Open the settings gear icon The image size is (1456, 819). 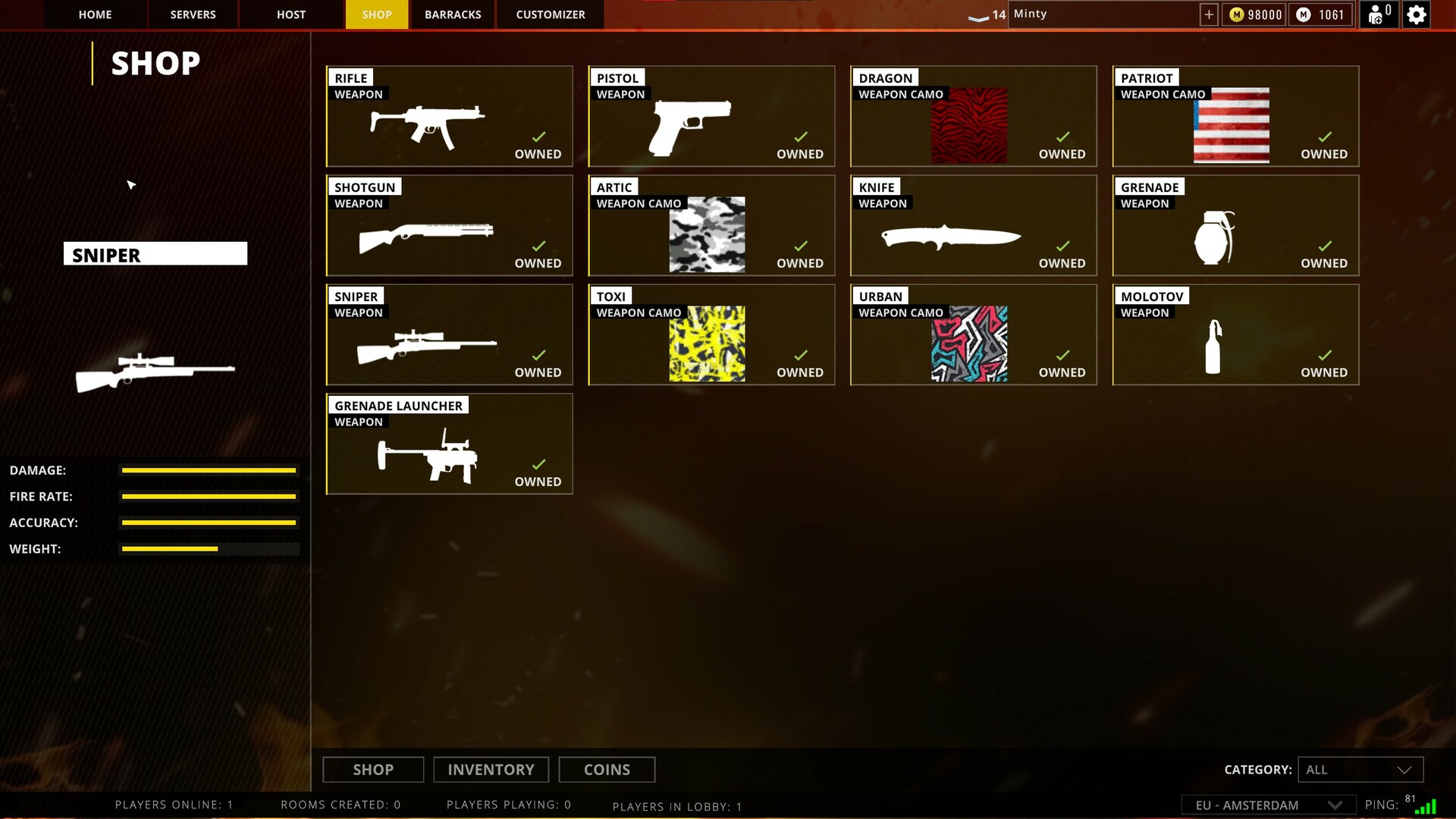point(1417,14)
